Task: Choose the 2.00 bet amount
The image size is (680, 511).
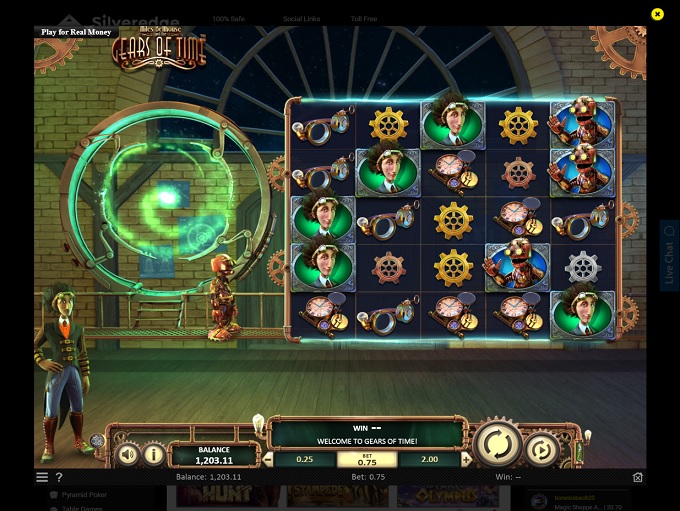Action: pos(431,459)
